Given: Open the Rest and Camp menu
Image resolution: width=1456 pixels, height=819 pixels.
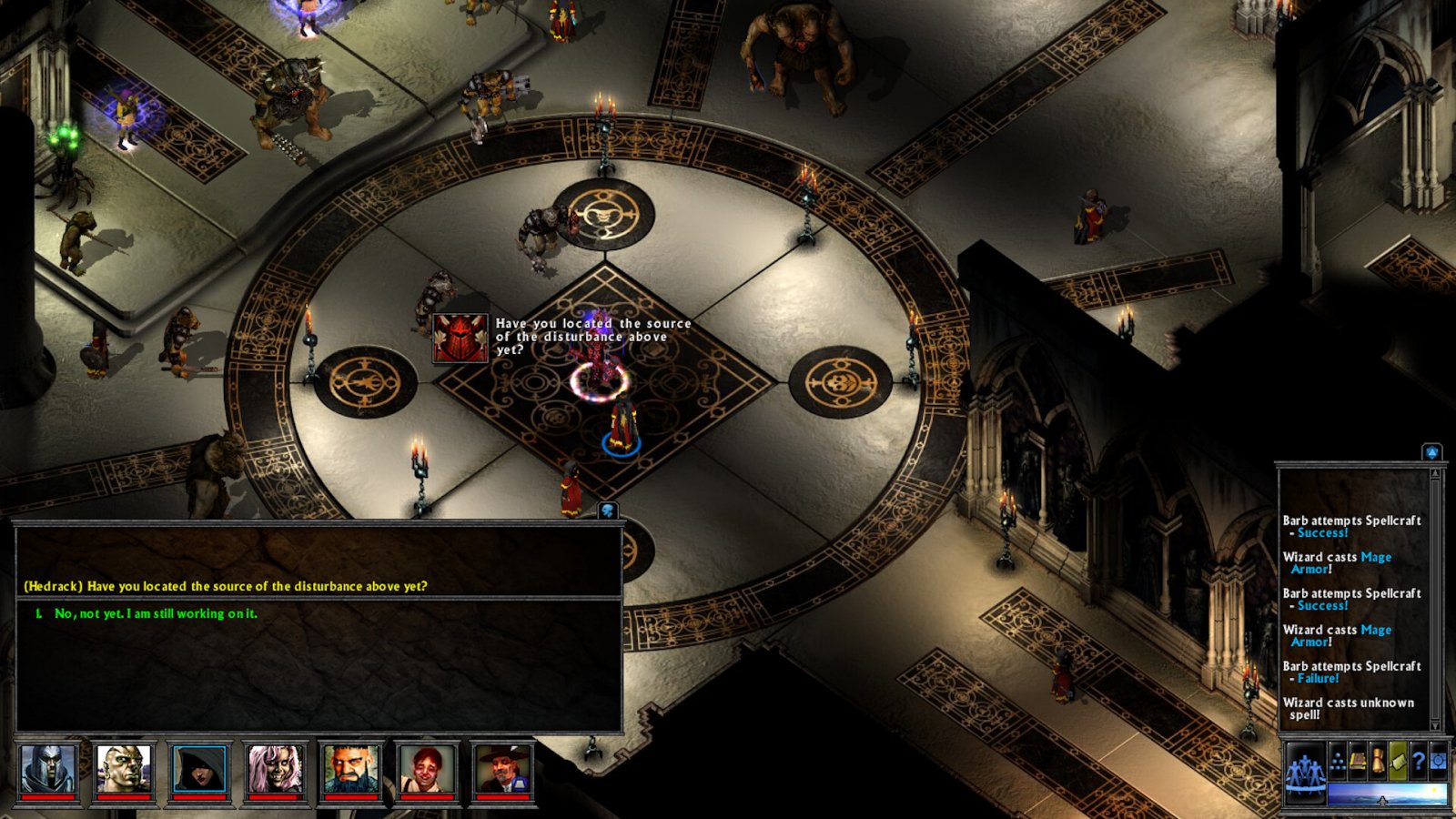Looking at the screenshot, I should point(1398,762).
